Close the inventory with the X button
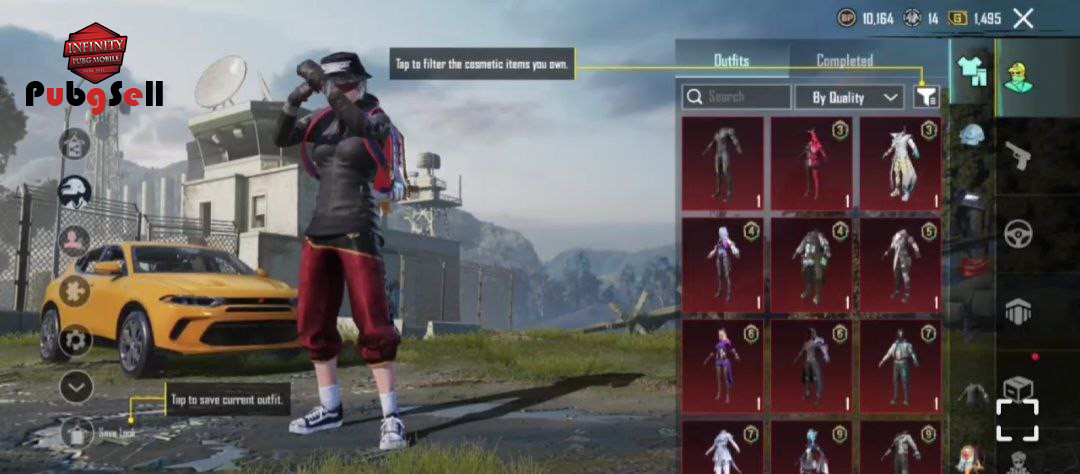This screenshot has width=1080, height=474. (x=1023, y=18)
